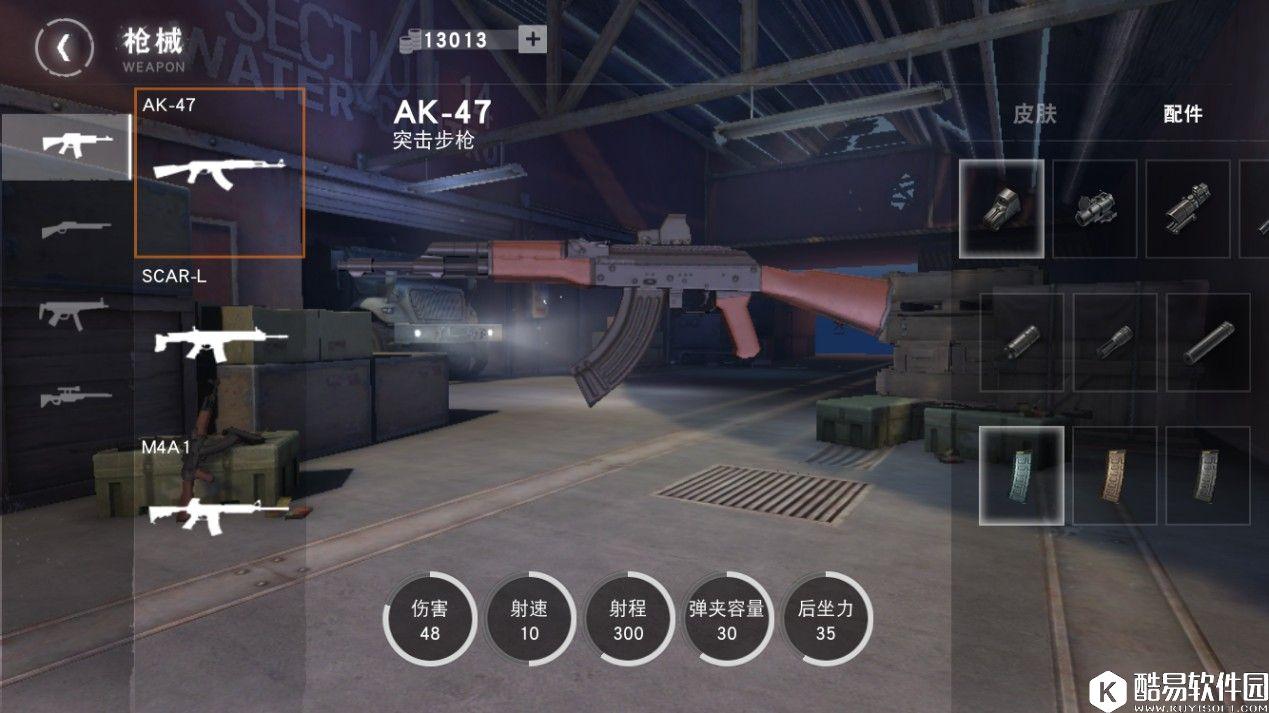1269x713 pixels.
Task: Choose the AK-47 from the weapon list
Action: (220, 172)
